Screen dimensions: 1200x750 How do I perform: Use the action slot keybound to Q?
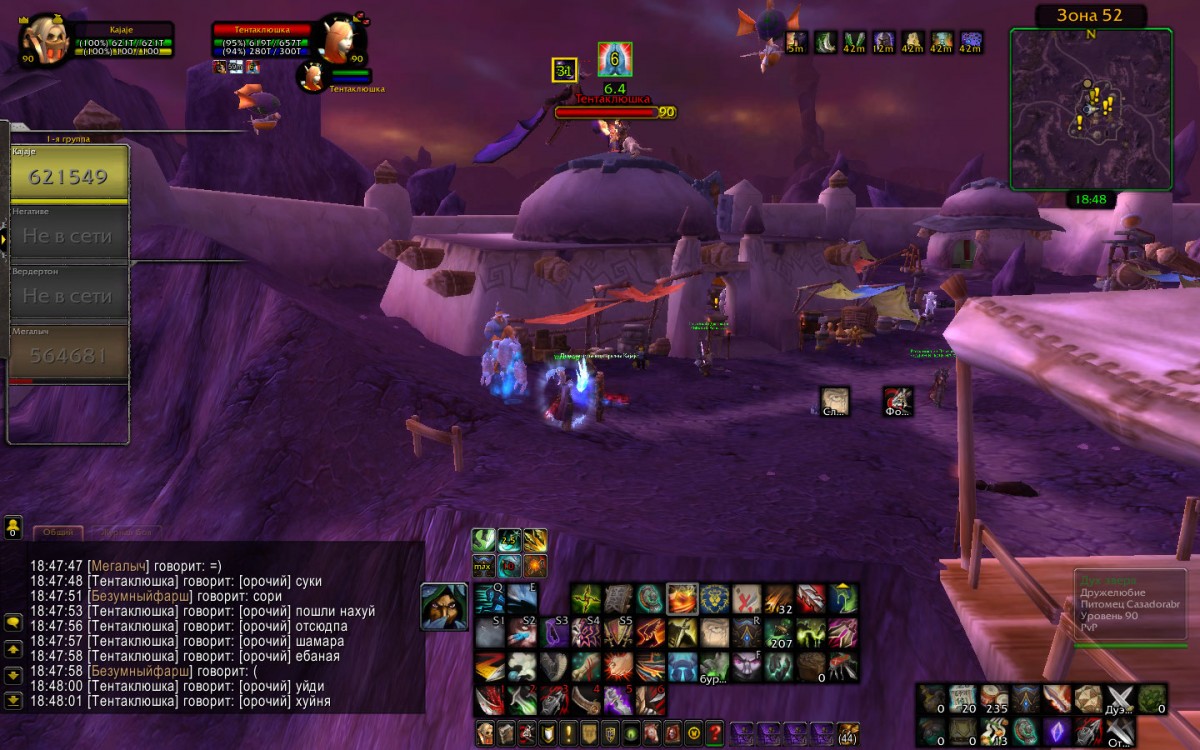point(489,598)
